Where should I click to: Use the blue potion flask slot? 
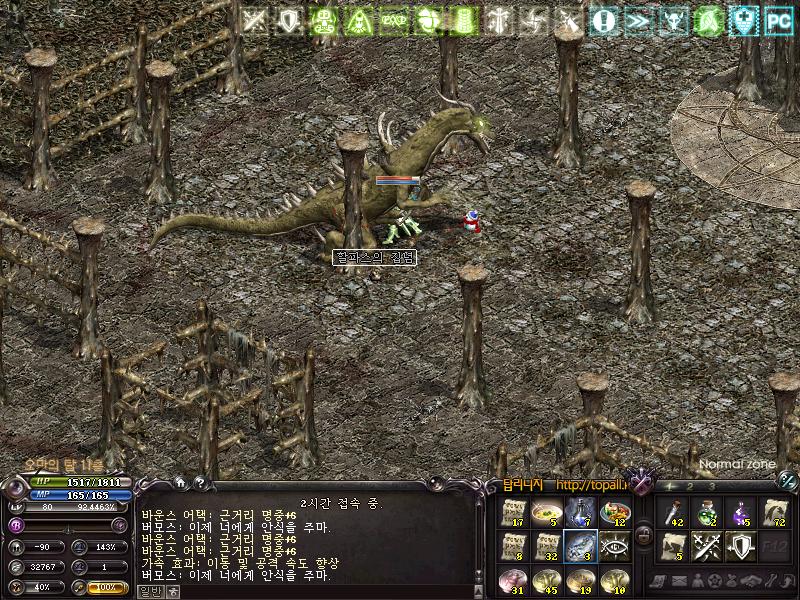click(581, 512)
